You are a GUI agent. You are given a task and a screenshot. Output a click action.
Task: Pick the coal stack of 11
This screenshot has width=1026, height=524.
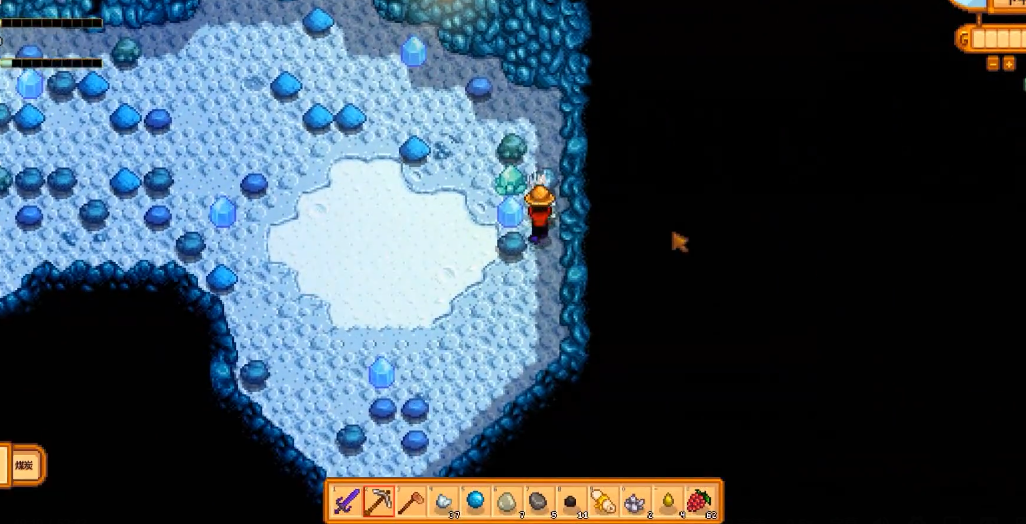pyautogui.click(x=571, y=501)
